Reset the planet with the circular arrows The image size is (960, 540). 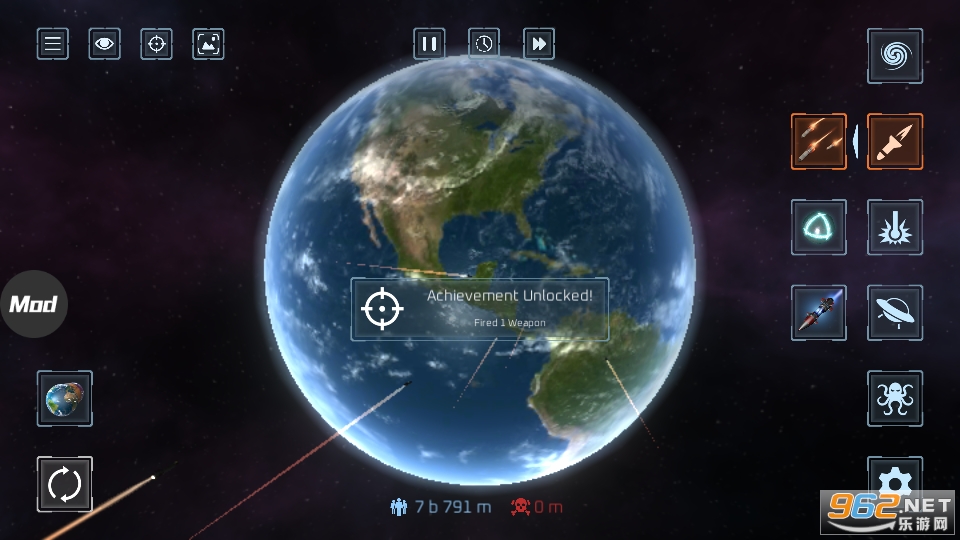[65, 484]
